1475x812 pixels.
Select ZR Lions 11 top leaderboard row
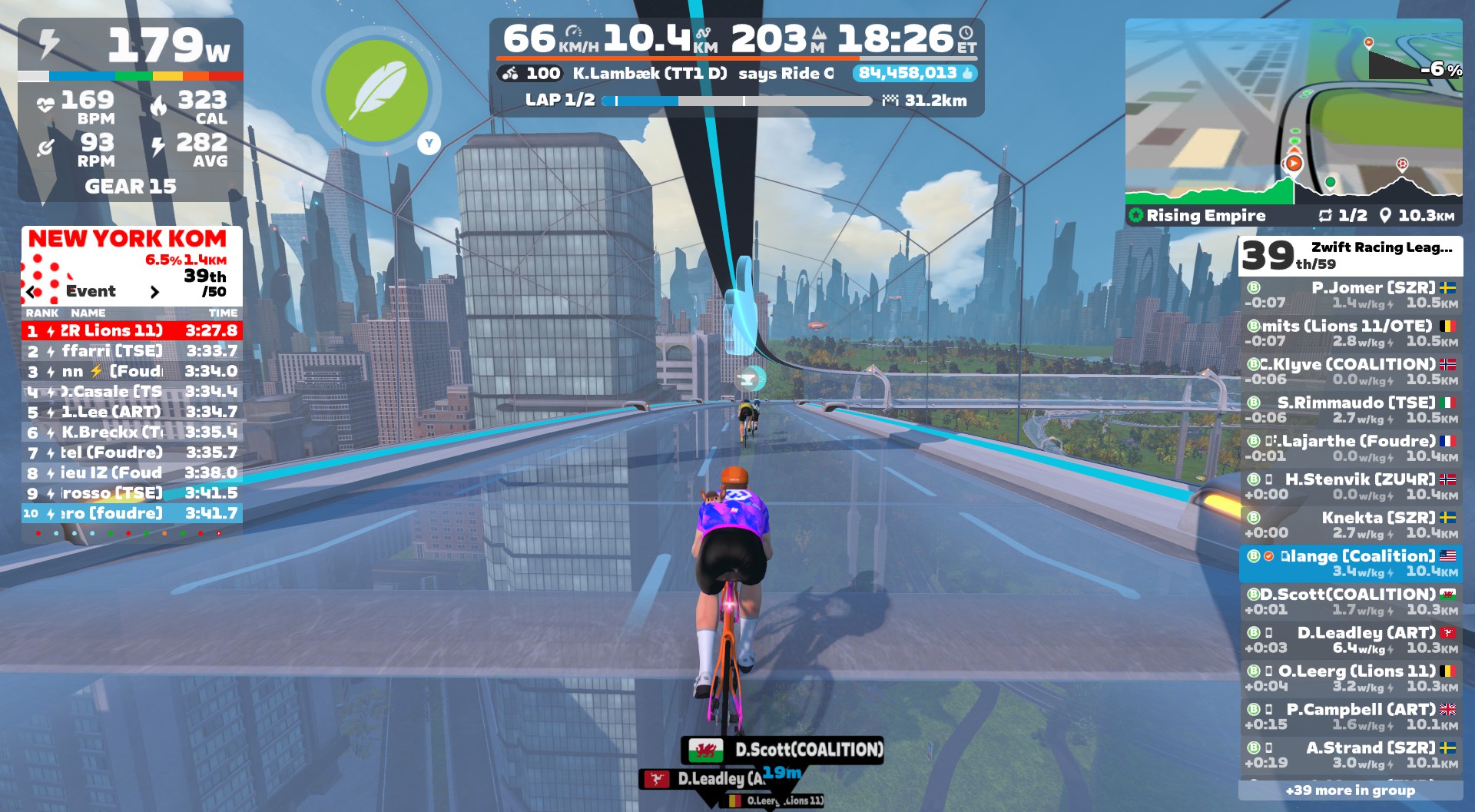tap(132, 331)
